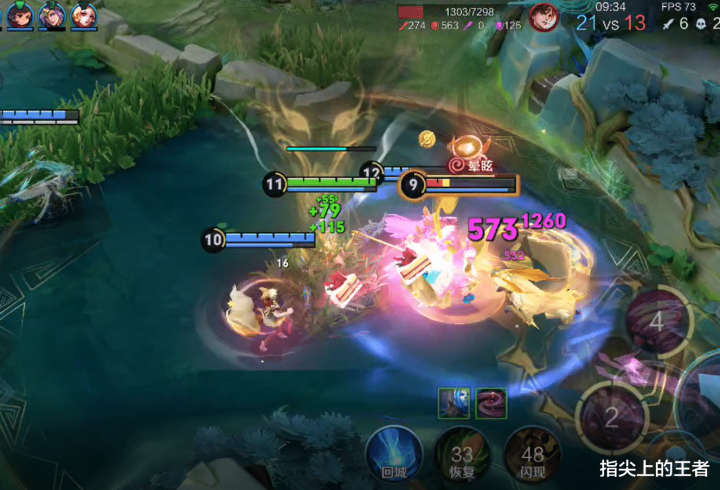This screenshot has height=490, width=720.
Task: Activate the red spiral active item
Action: coord(490,402)
